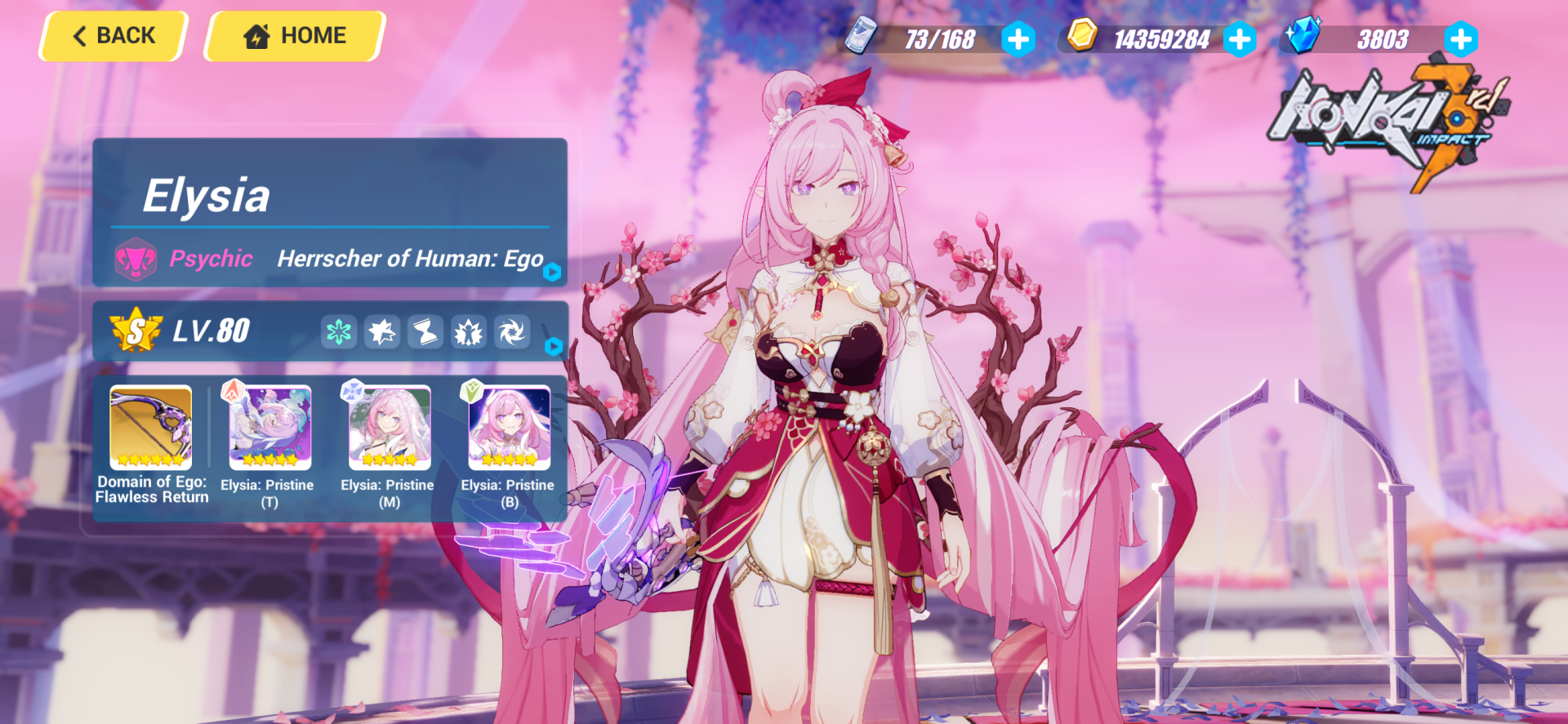Open the skill list via blue arrow
Viewport: 1568px width, 724px height.
[554, 345]
